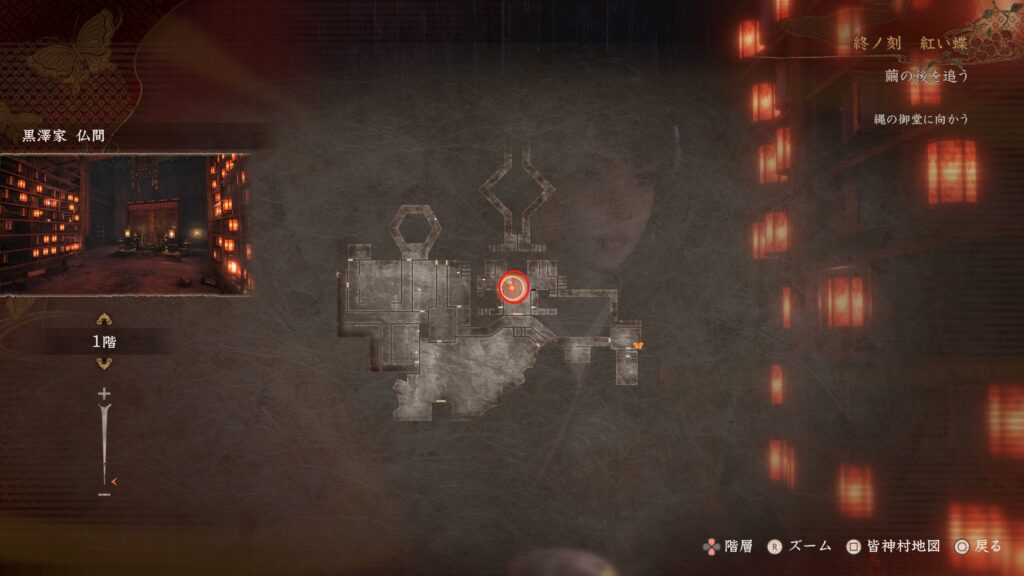The width and height of the screenshot is (1024, 576).
Task: Open the 黒澤家 仏間 room preview image
Action: (x=125, y=223)
